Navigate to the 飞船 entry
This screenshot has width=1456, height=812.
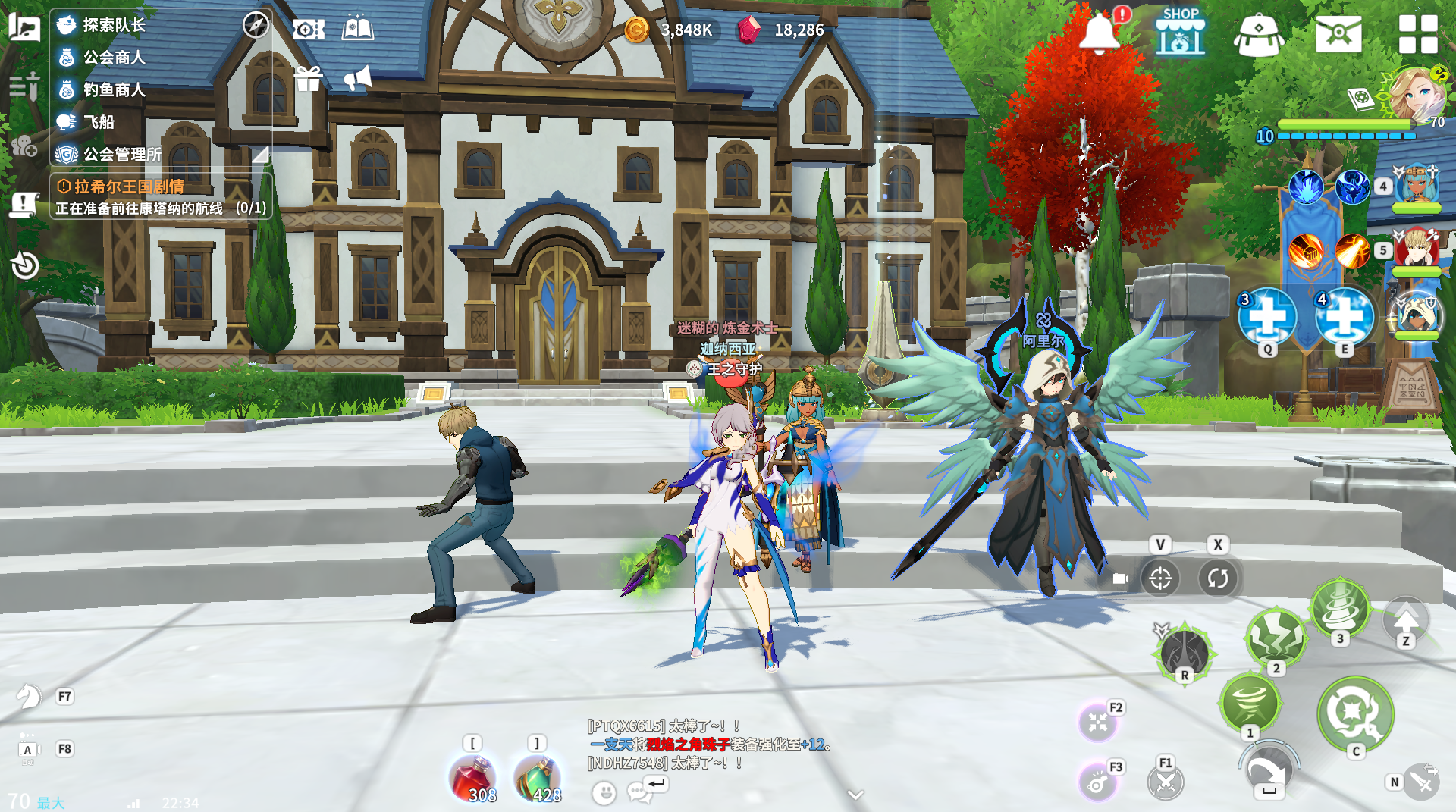(99, 122)
